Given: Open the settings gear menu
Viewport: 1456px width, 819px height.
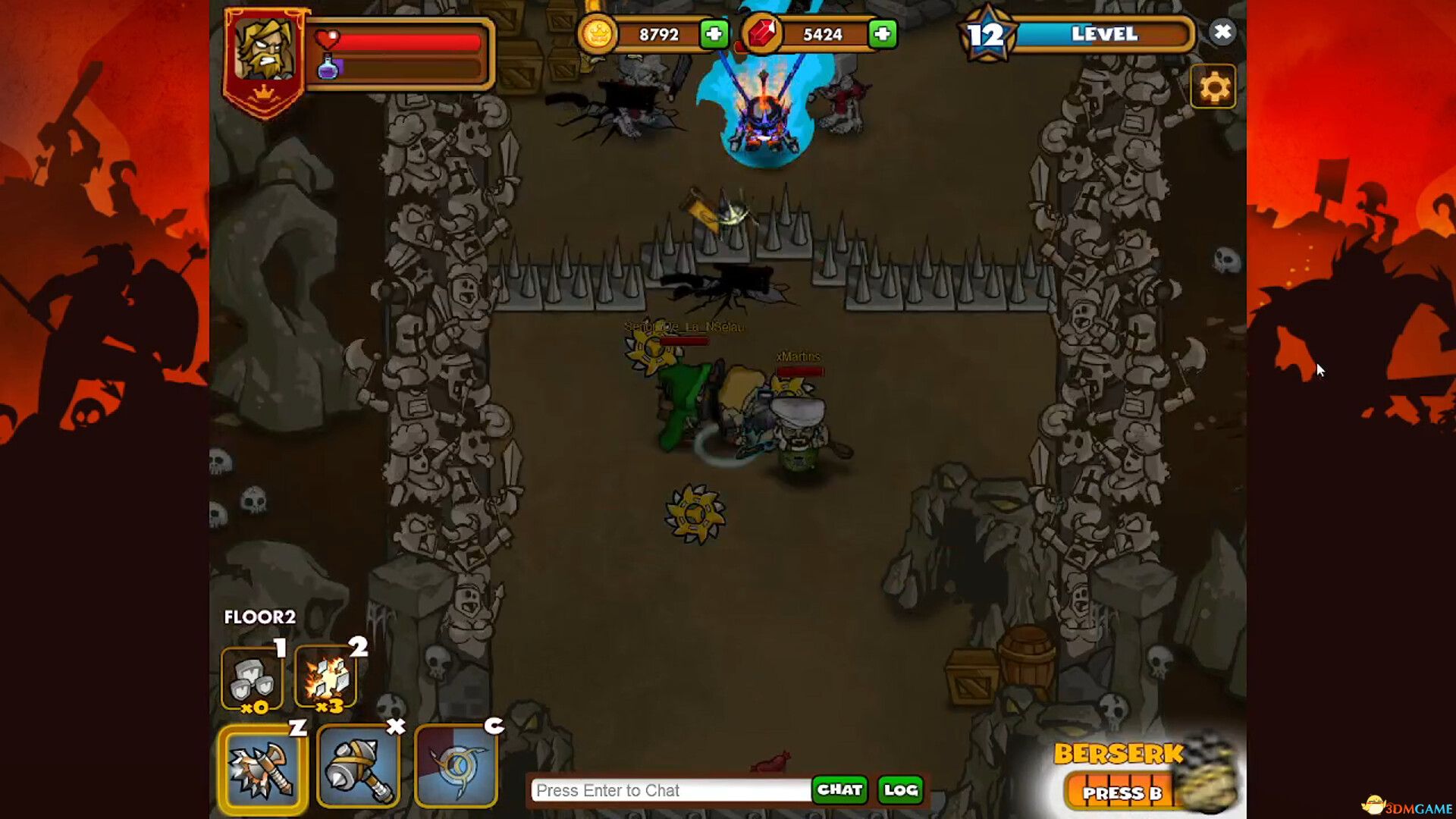Looking at the screenshot, I should point(1215,86).
